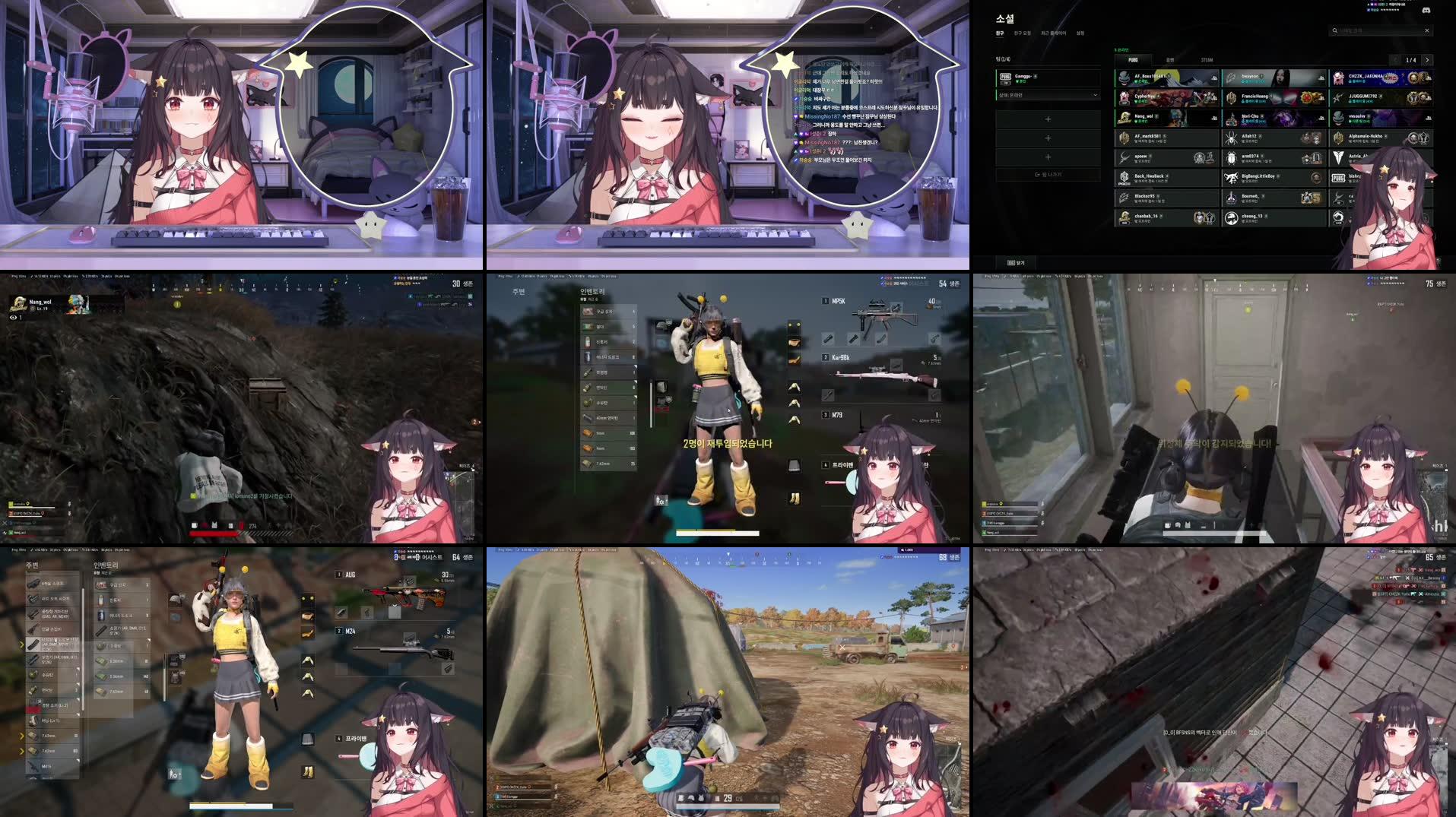
Task: Click the 팀 나가기 leave team button
Action: [x=1049, y=174]
